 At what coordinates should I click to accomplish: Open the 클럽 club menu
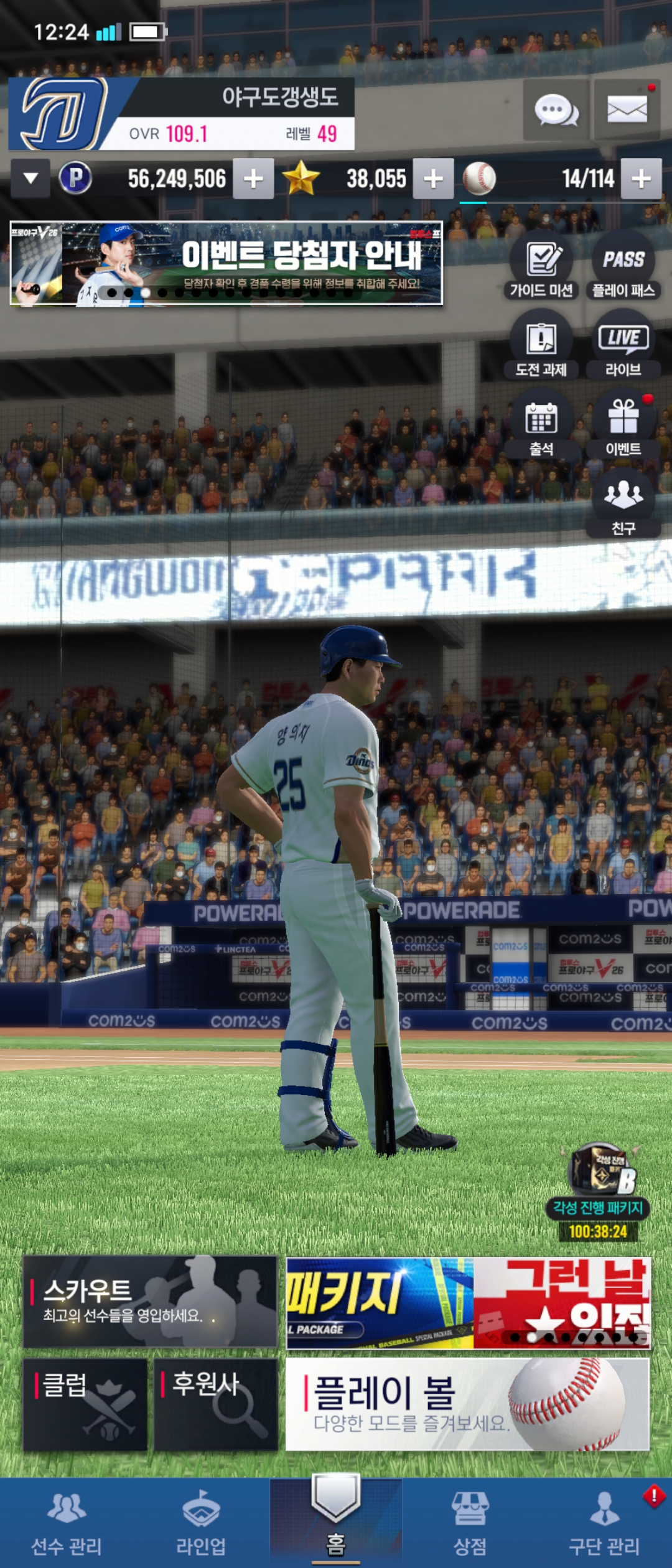85,1404
